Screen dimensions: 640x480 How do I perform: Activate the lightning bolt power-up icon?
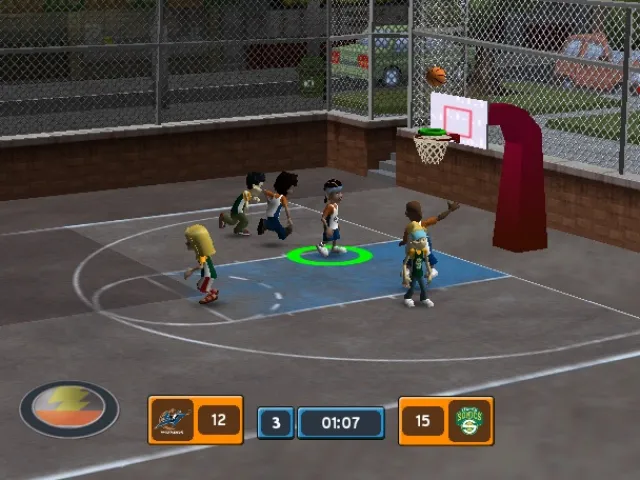(x=69, y=408)
